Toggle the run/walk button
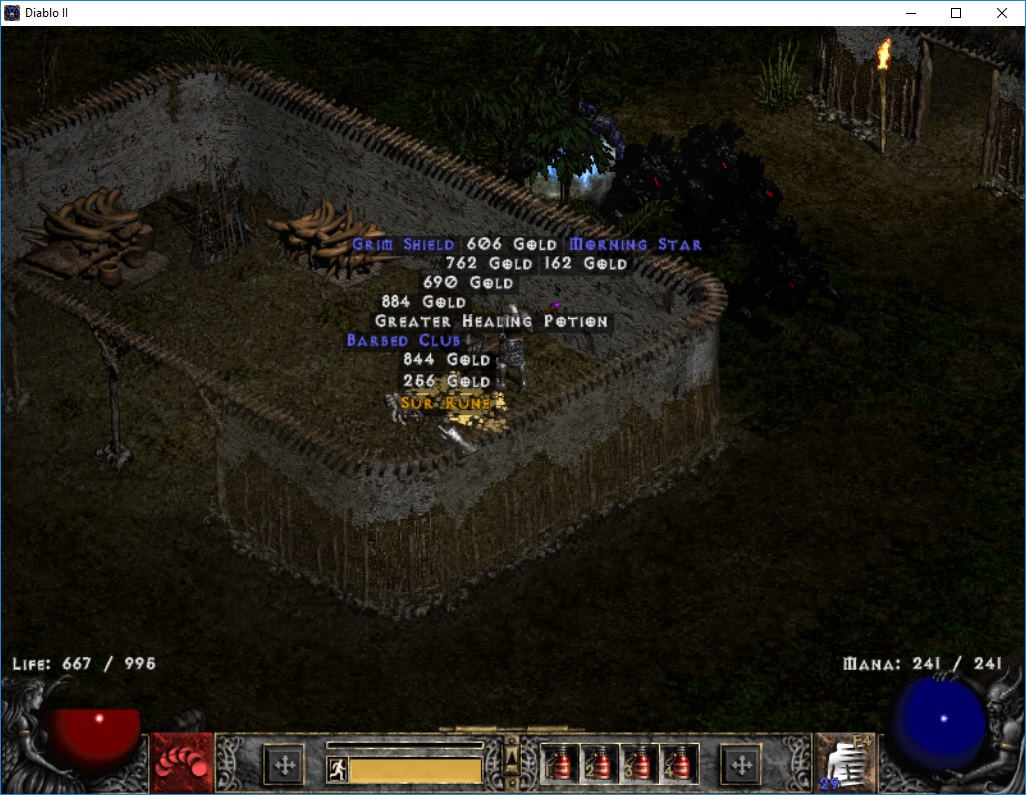Image resolution: width=1026 pixels, height=795 pixels. coord(337,770)
